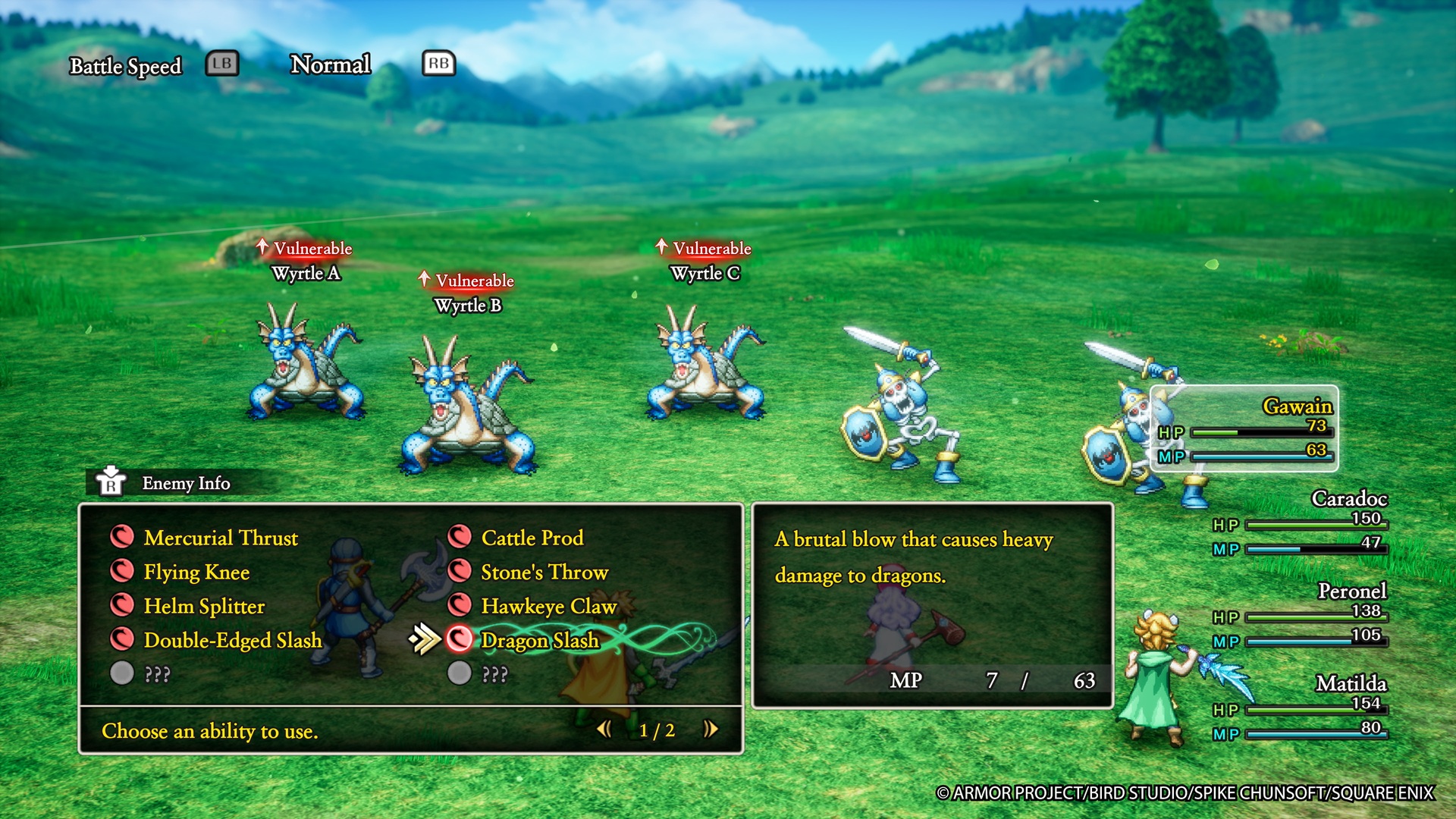1456x819 pixels.
Task: Choose Stone's Throw
Action: pos(544,572)
